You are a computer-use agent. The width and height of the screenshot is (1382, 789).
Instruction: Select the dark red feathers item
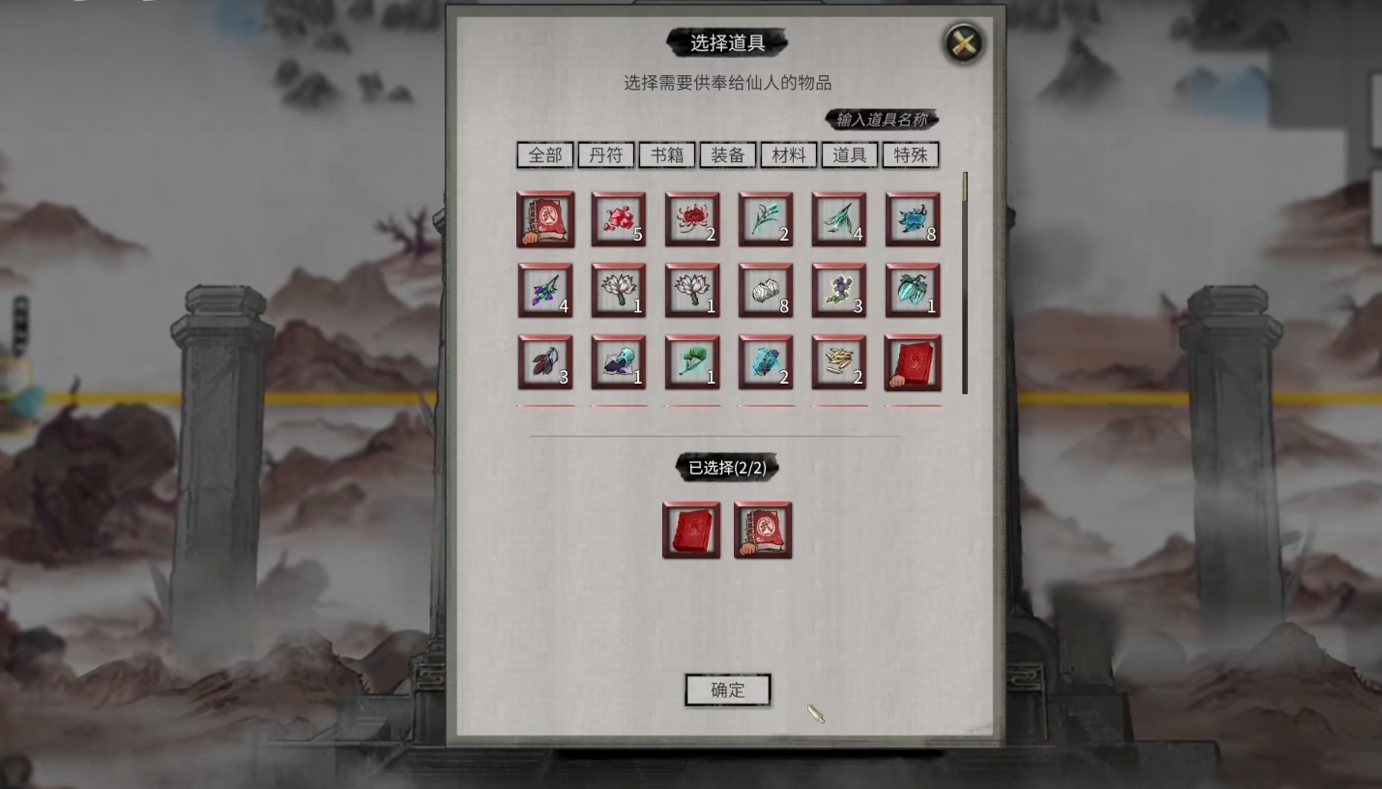(545, 362)
